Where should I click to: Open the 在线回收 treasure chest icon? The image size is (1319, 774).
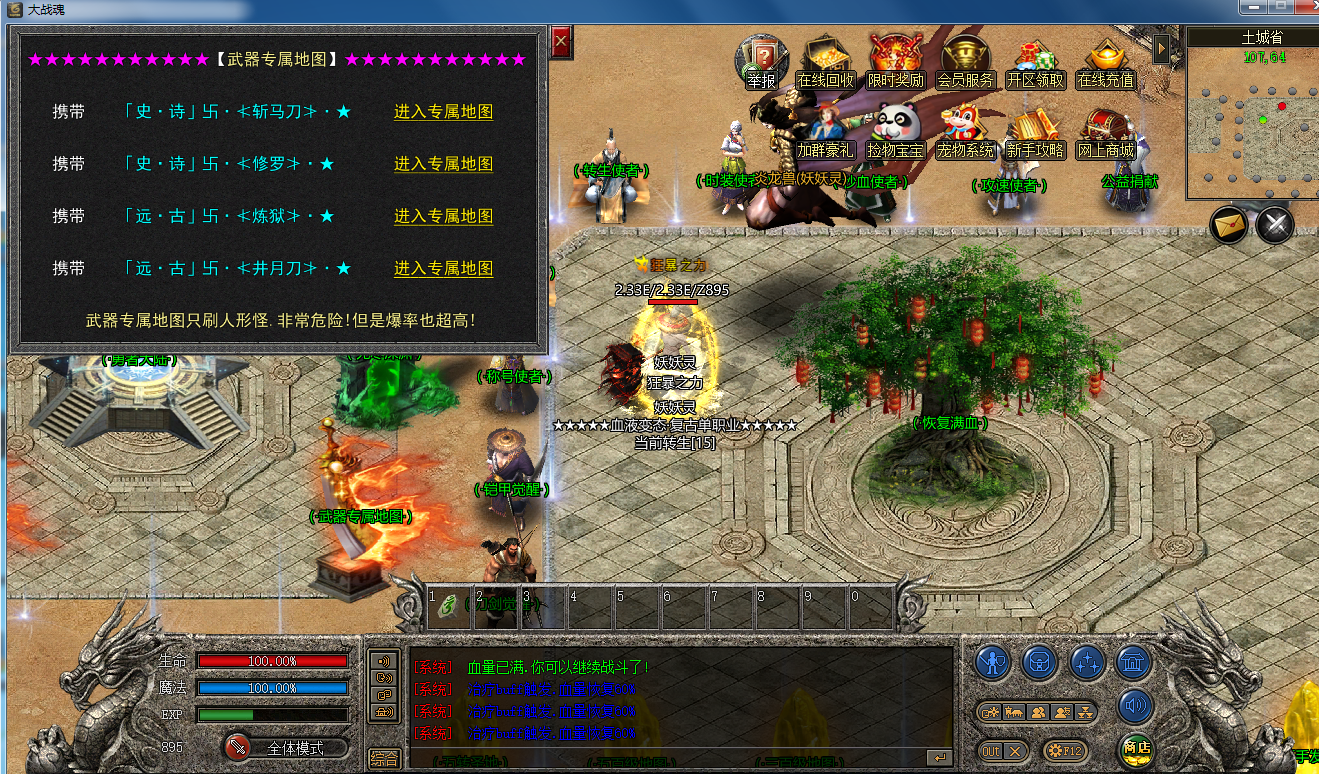pos(825,61)
